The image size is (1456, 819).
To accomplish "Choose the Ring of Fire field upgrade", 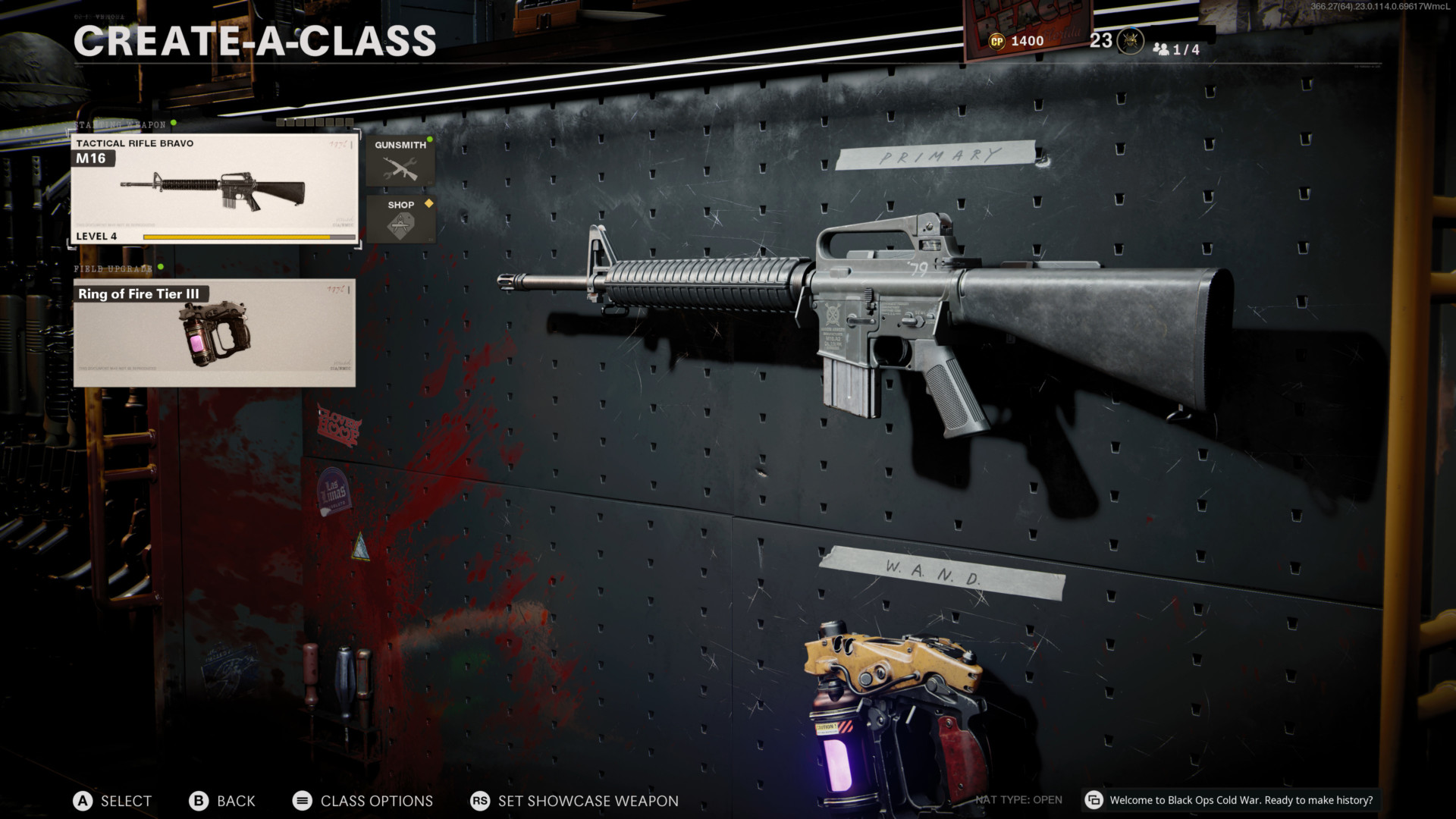I will click(214, 333).
